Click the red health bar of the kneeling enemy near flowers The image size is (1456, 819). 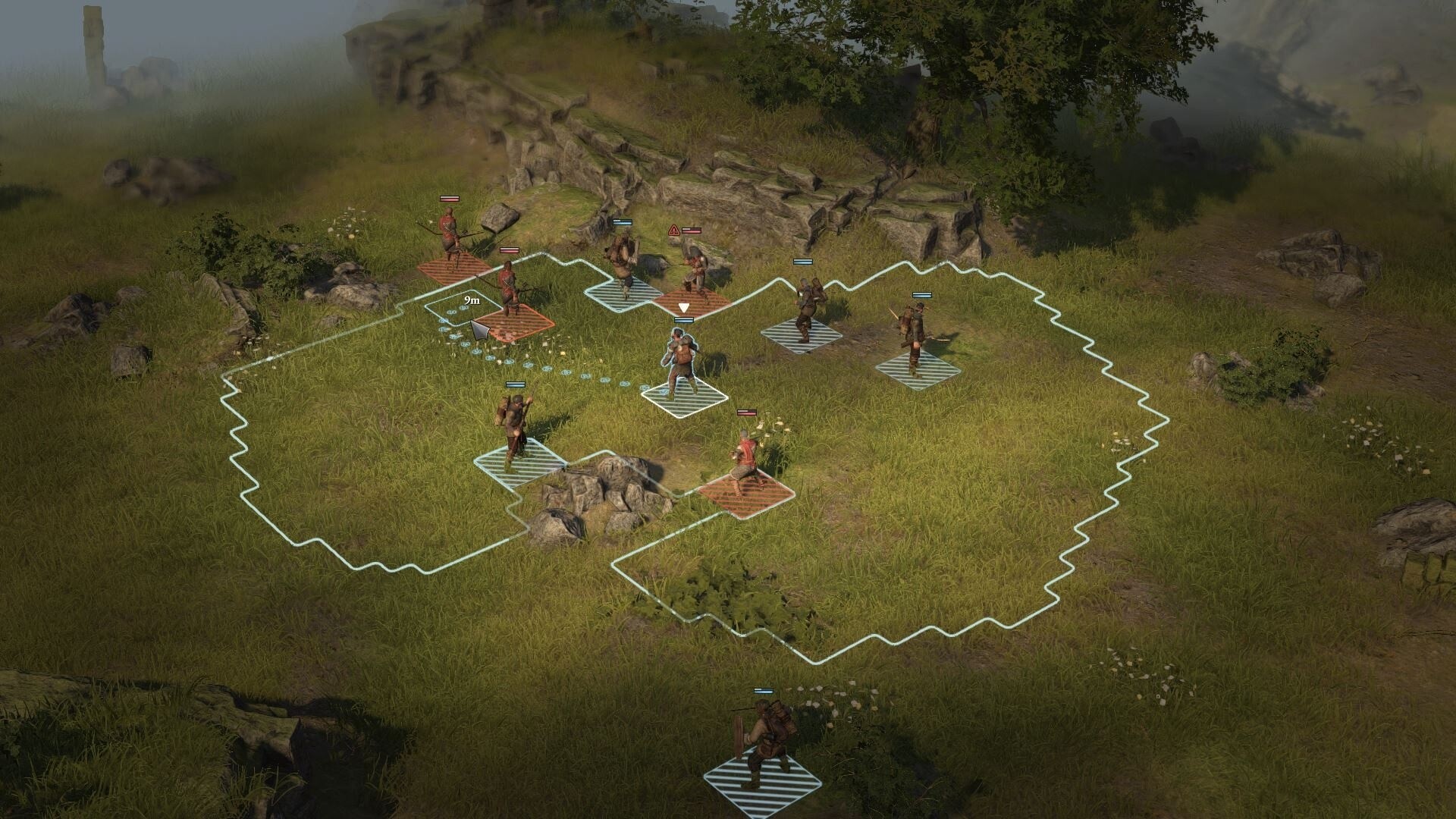click(746, 412)
